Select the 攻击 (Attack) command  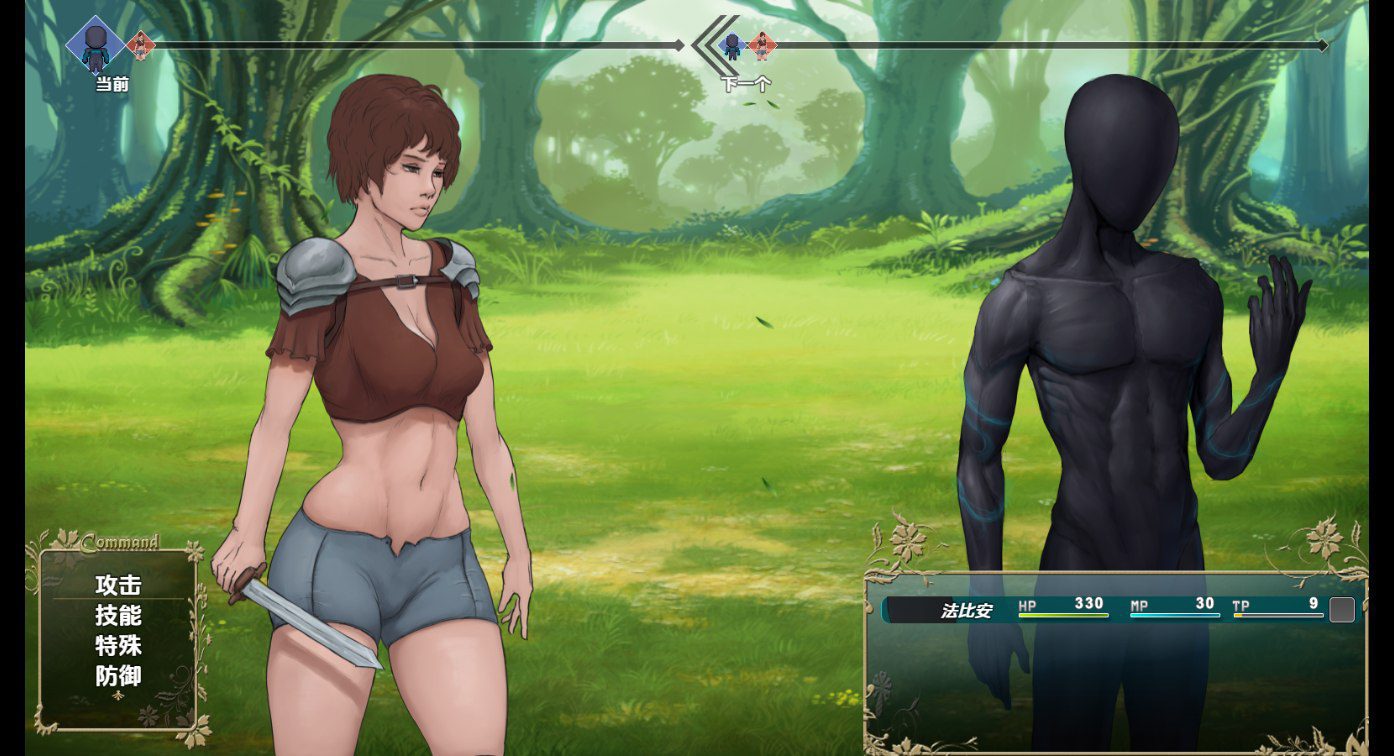tap(118, 585)
